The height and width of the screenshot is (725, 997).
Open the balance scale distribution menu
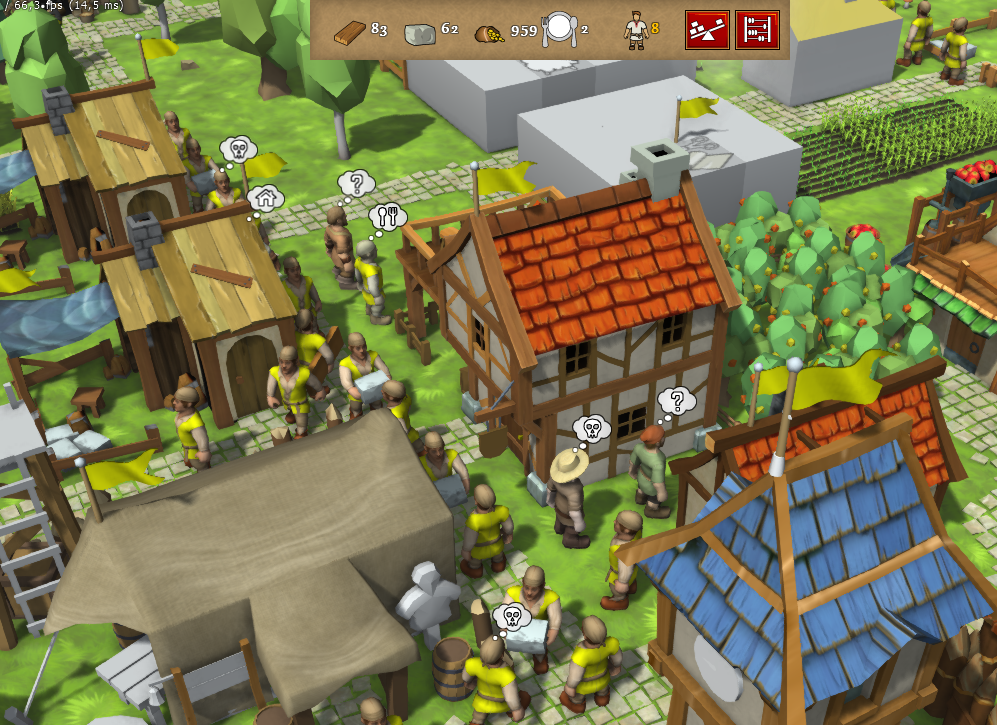[706, 29]
